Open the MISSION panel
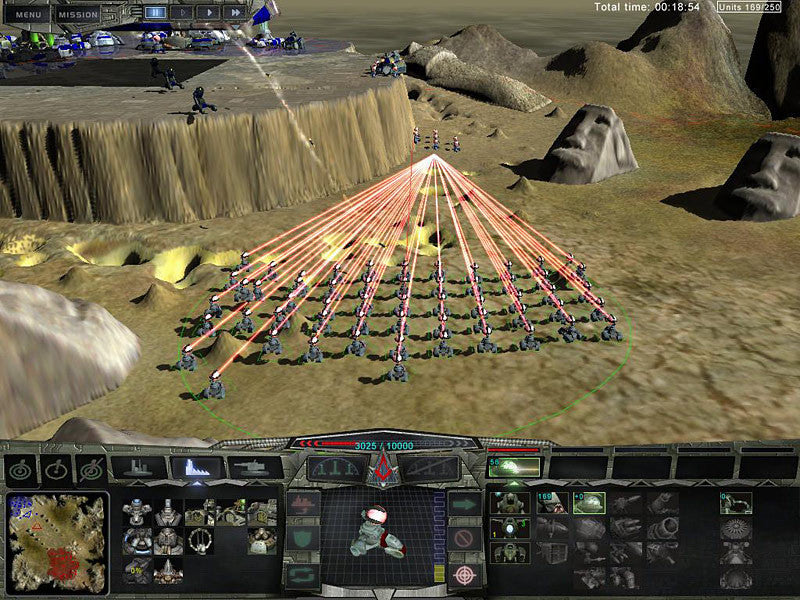Image resolution: width=800 pixels, height=600 pixels. point(77,14)
